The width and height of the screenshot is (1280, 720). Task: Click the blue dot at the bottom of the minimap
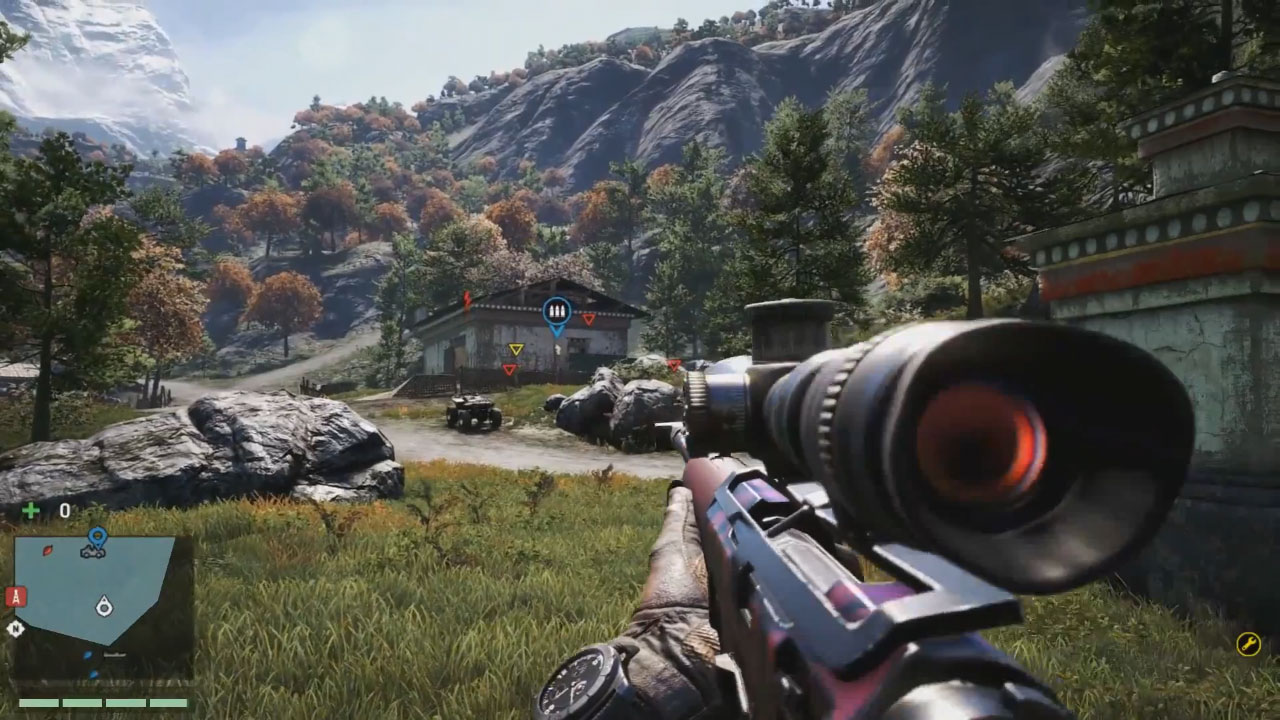click(93, 673)
